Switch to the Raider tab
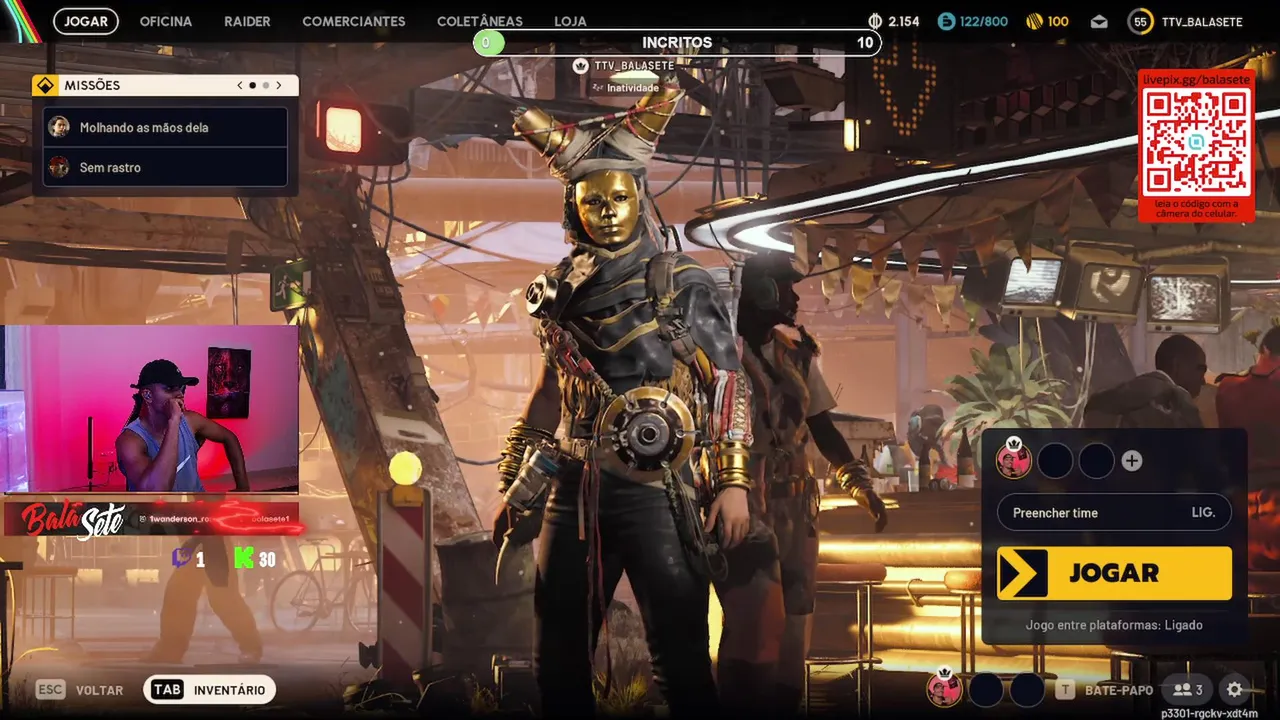The image size is (1280, 720). click(x=247, y=21)
